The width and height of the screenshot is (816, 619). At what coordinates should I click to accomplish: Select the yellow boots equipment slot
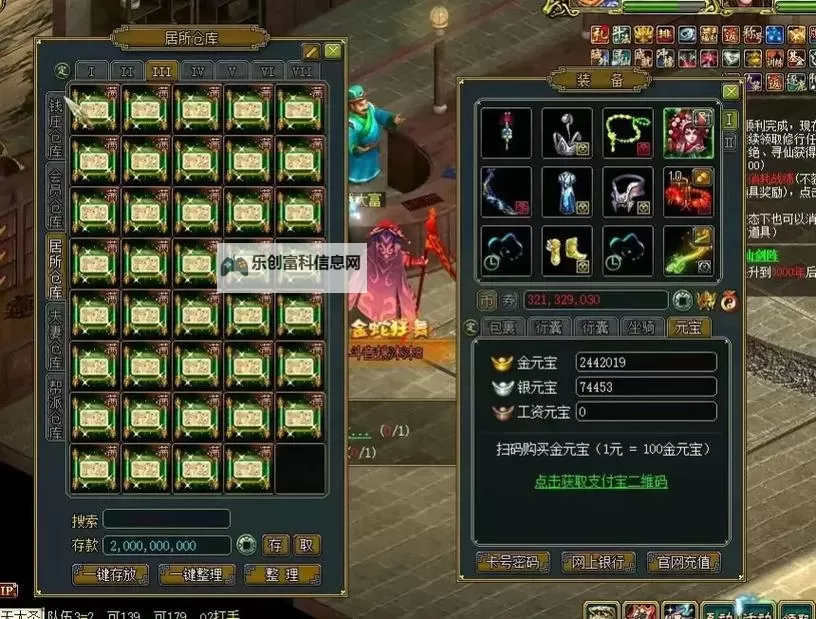point(567,250)
